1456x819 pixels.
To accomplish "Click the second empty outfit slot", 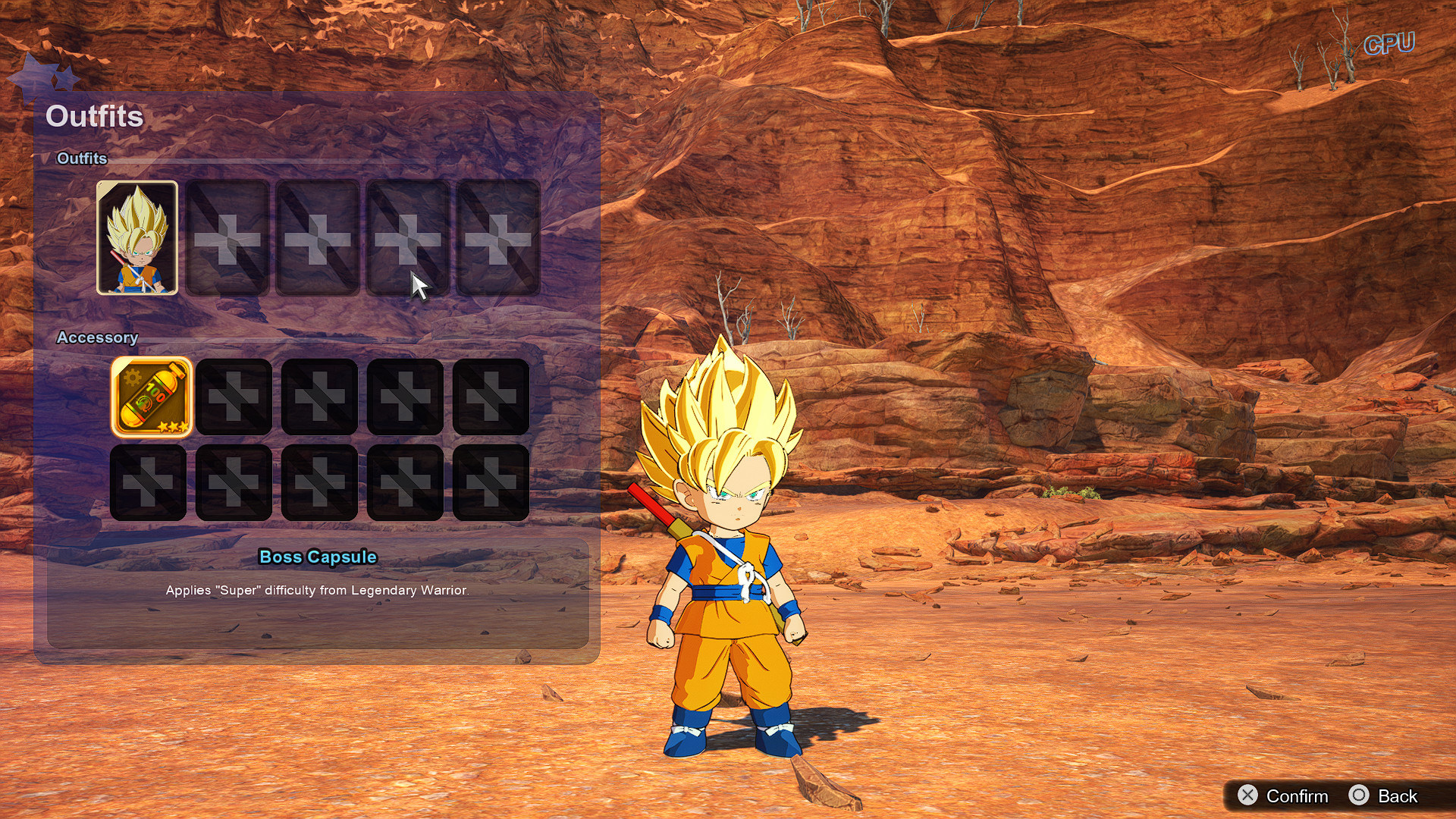I will [227, 237].
